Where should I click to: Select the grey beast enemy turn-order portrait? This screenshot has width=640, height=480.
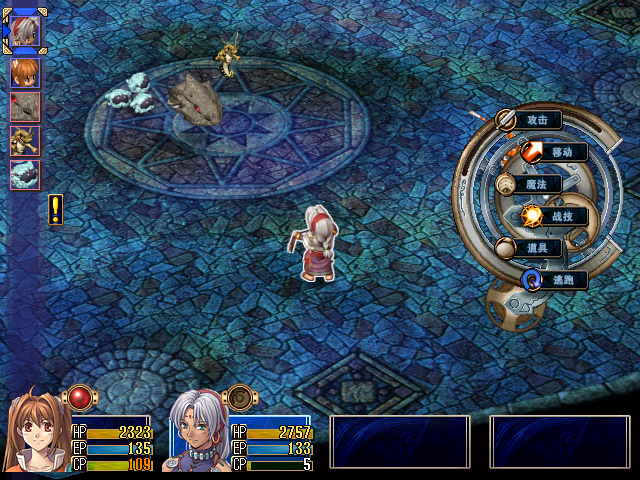point(25,107)
